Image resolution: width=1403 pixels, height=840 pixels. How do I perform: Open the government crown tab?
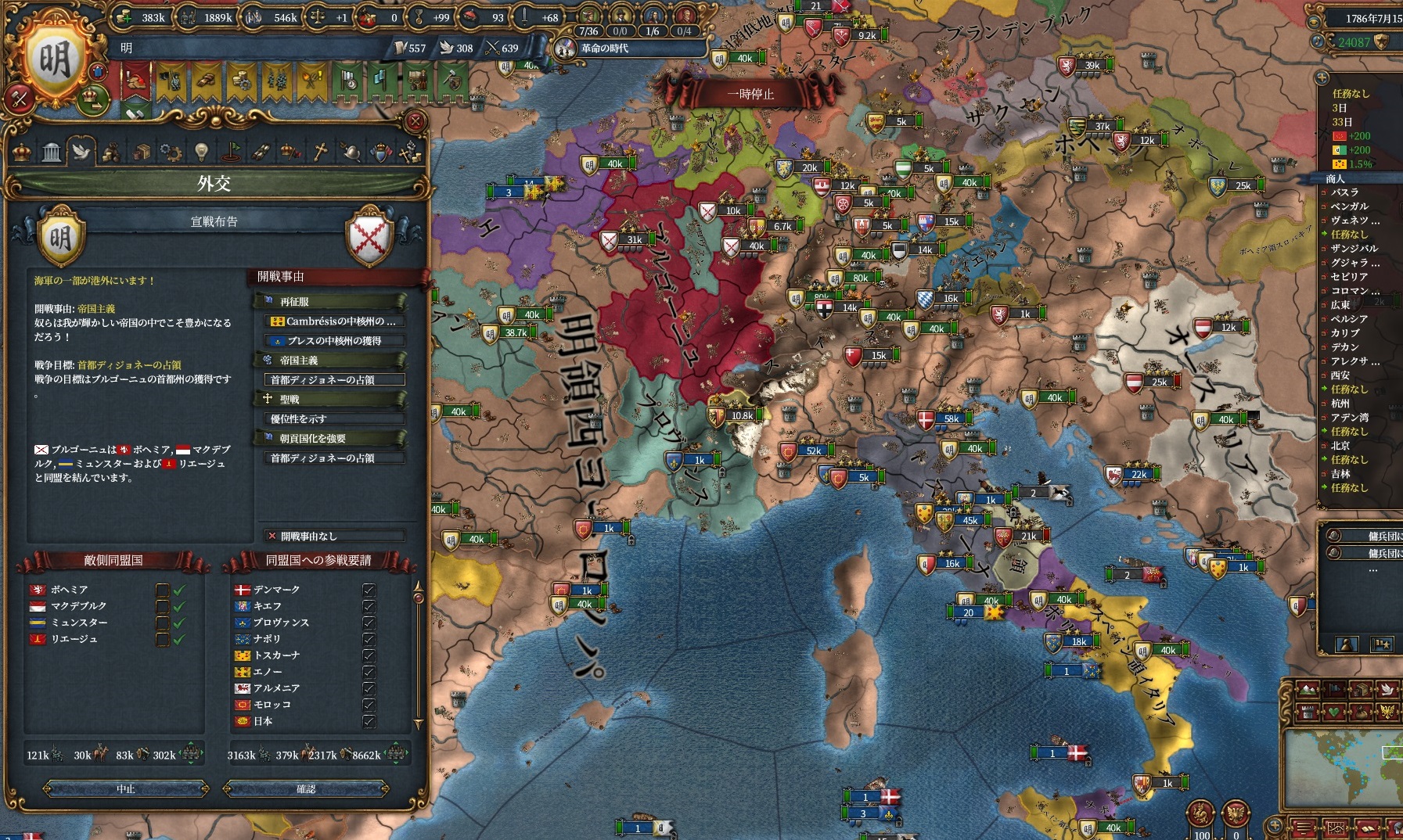click(22, 151)
